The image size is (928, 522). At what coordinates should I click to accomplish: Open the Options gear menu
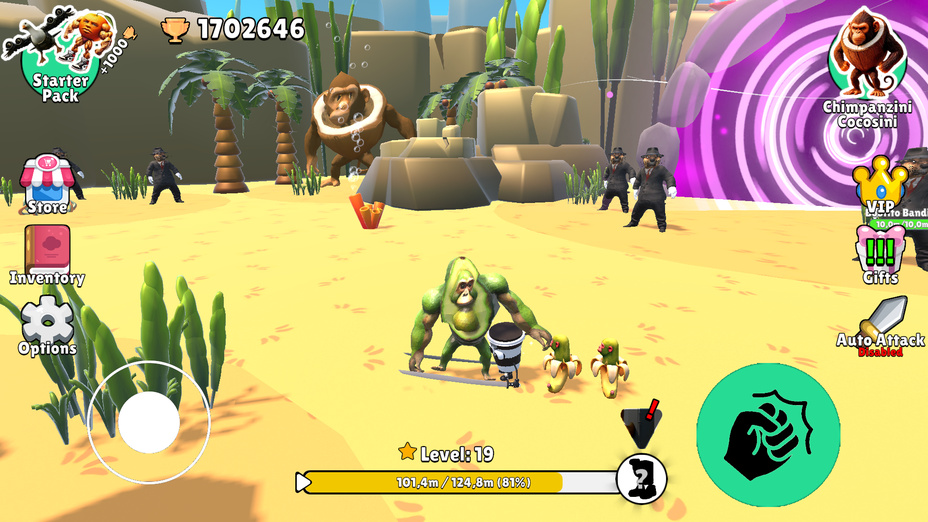click(x=47, y=324)
